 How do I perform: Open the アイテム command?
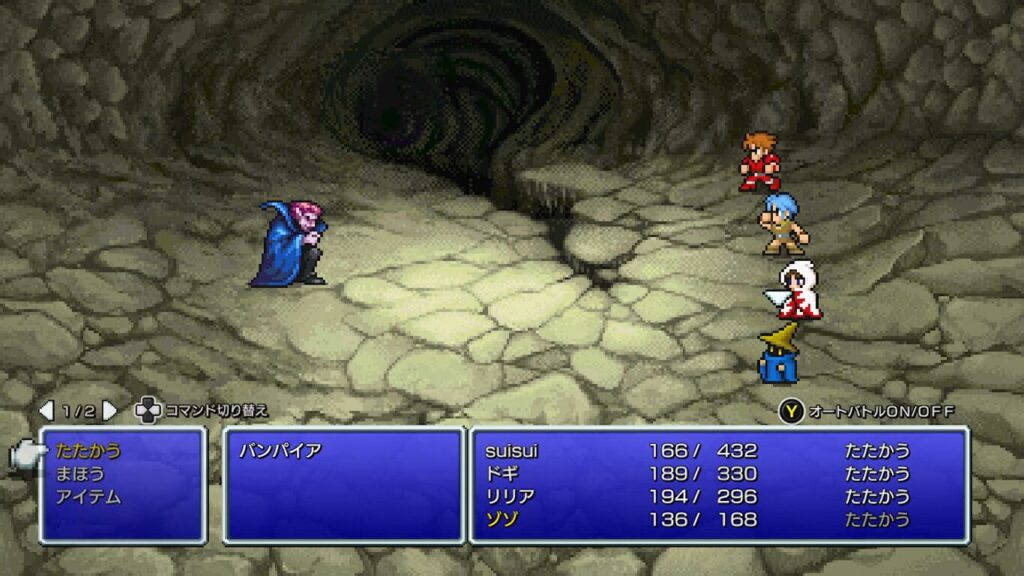click(88, 497)
